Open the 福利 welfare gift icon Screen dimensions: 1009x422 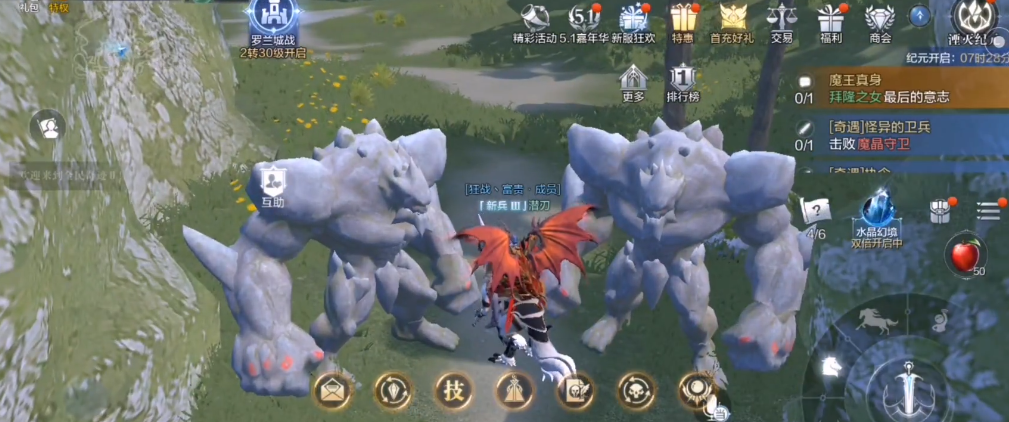tap(830, 18)
